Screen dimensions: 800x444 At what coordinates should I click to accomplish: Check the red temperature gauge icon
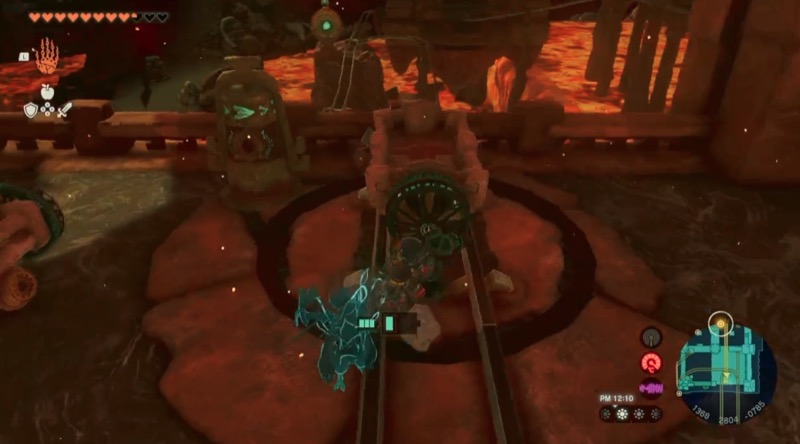(651, 364)
